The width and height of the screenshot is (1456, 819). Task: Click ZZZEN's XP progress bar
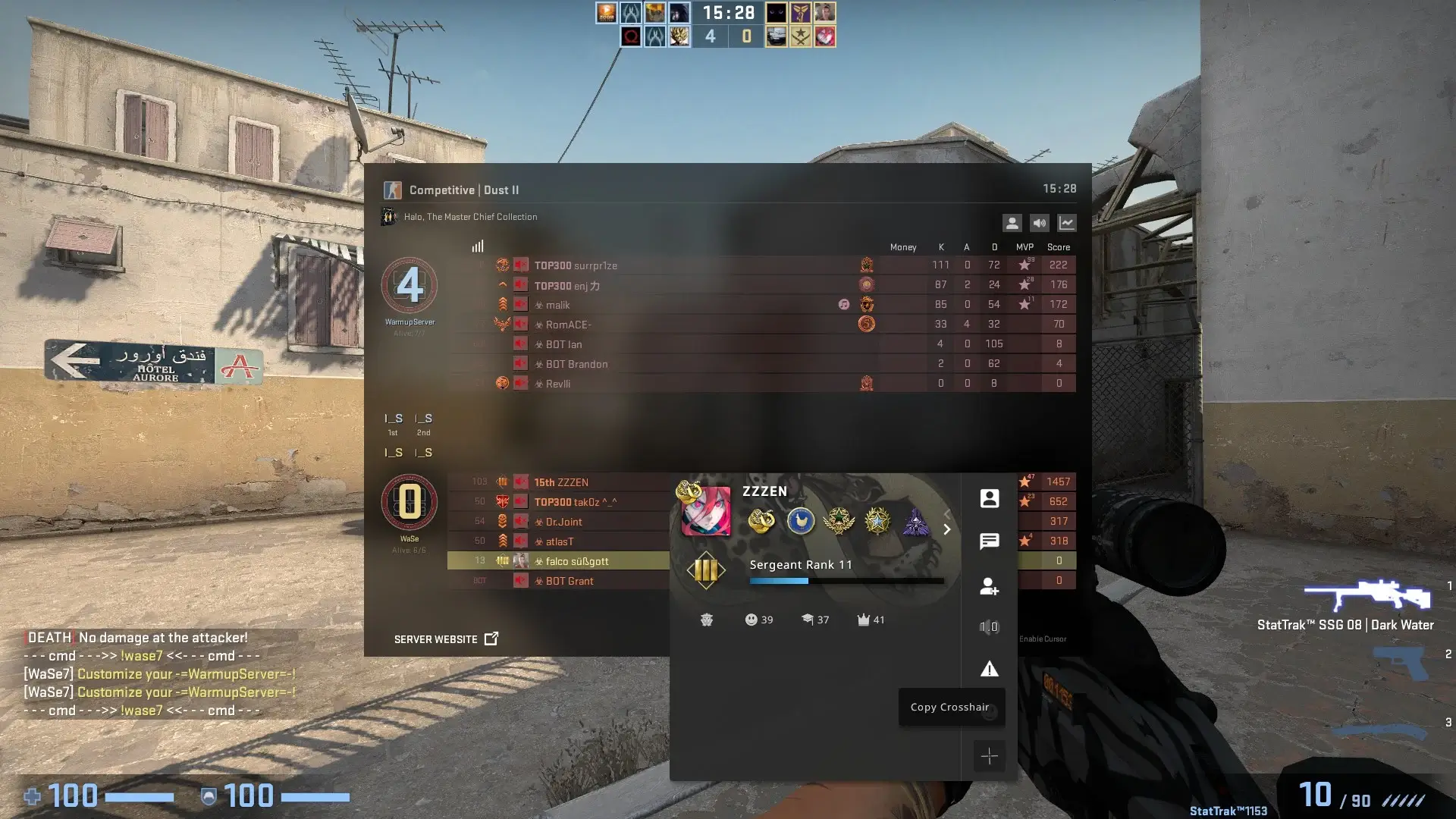pyautogui.click(x=846, y=580)
